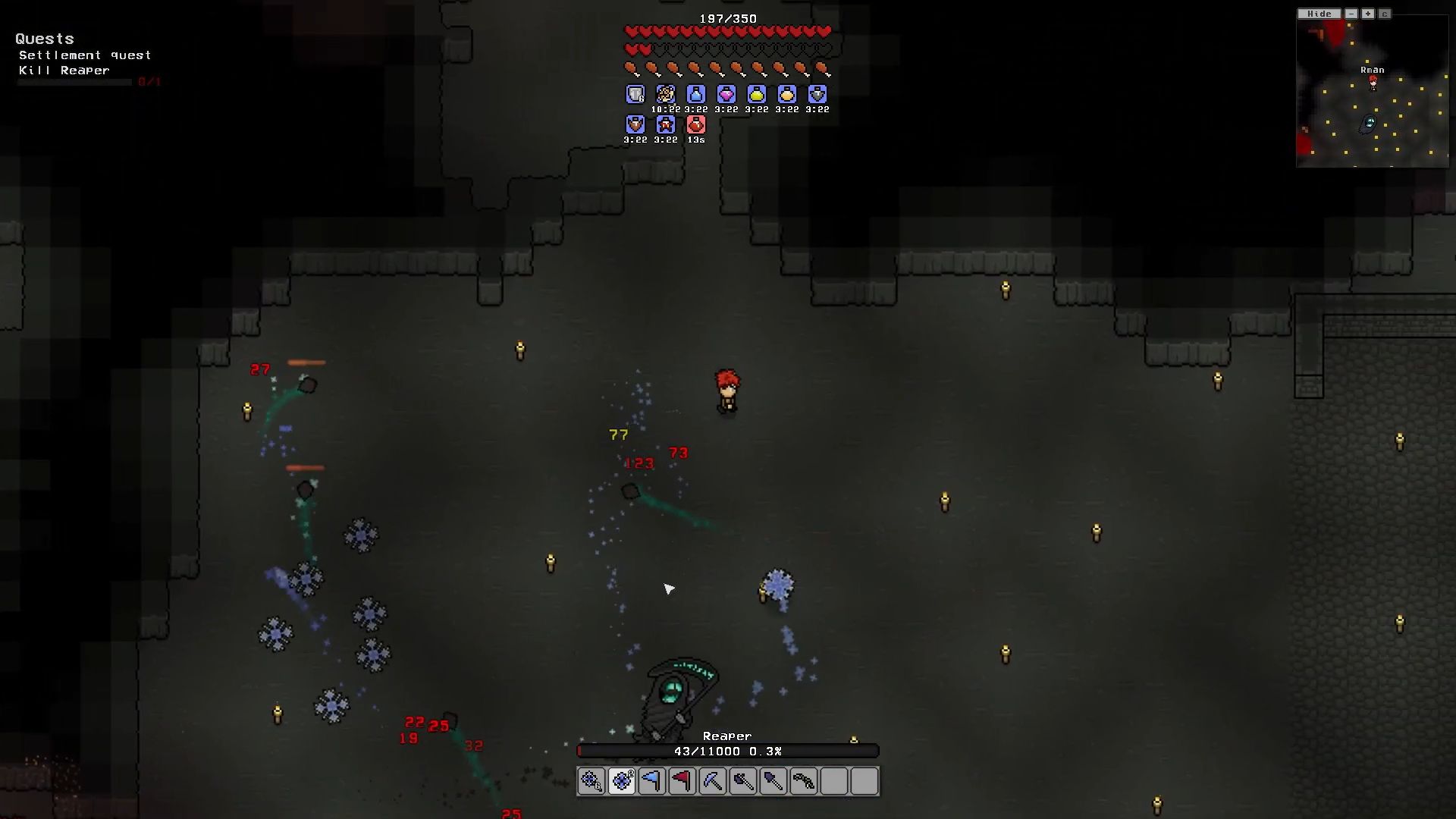Toggle the minimap c option
This screenshot has width=1456, height=819.
(1385, 14)
